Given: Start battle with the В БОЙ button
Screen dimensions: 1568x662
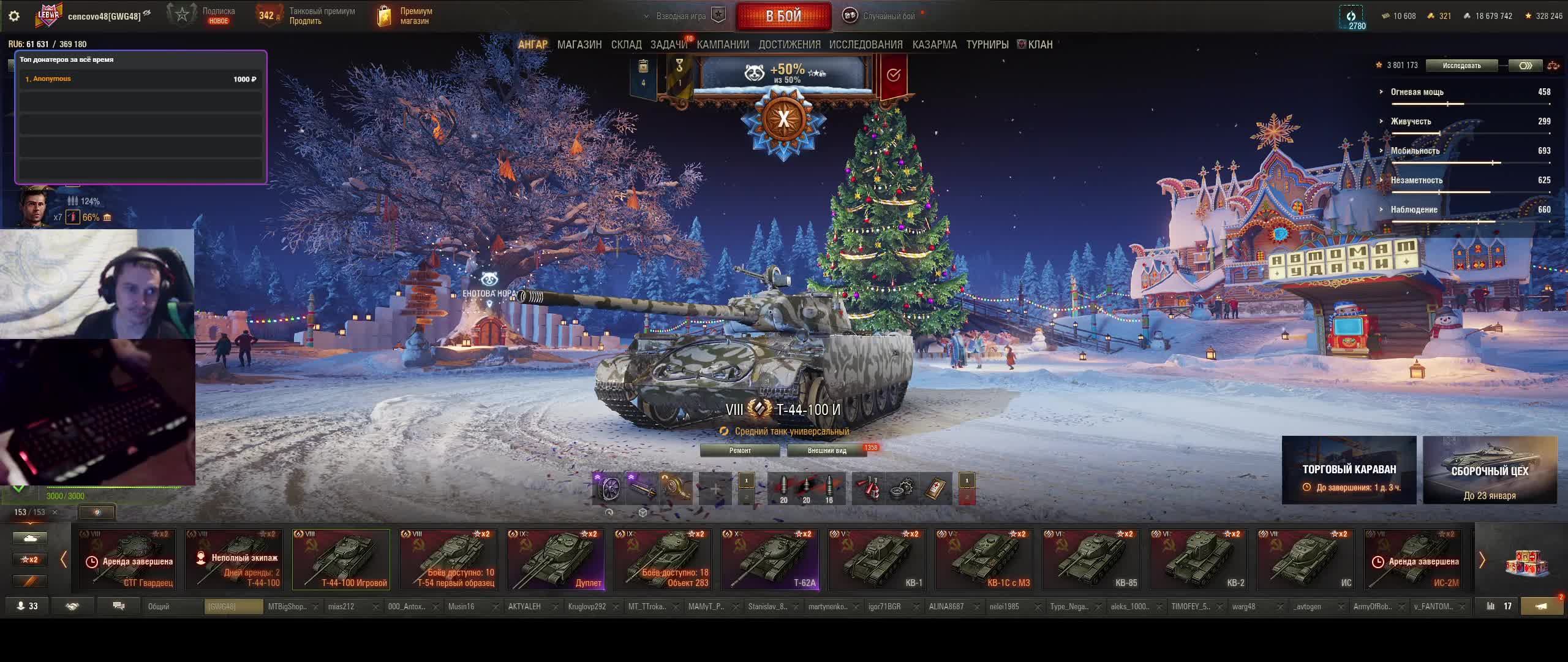Looking at the screenshot, I should tap(783, 17).
